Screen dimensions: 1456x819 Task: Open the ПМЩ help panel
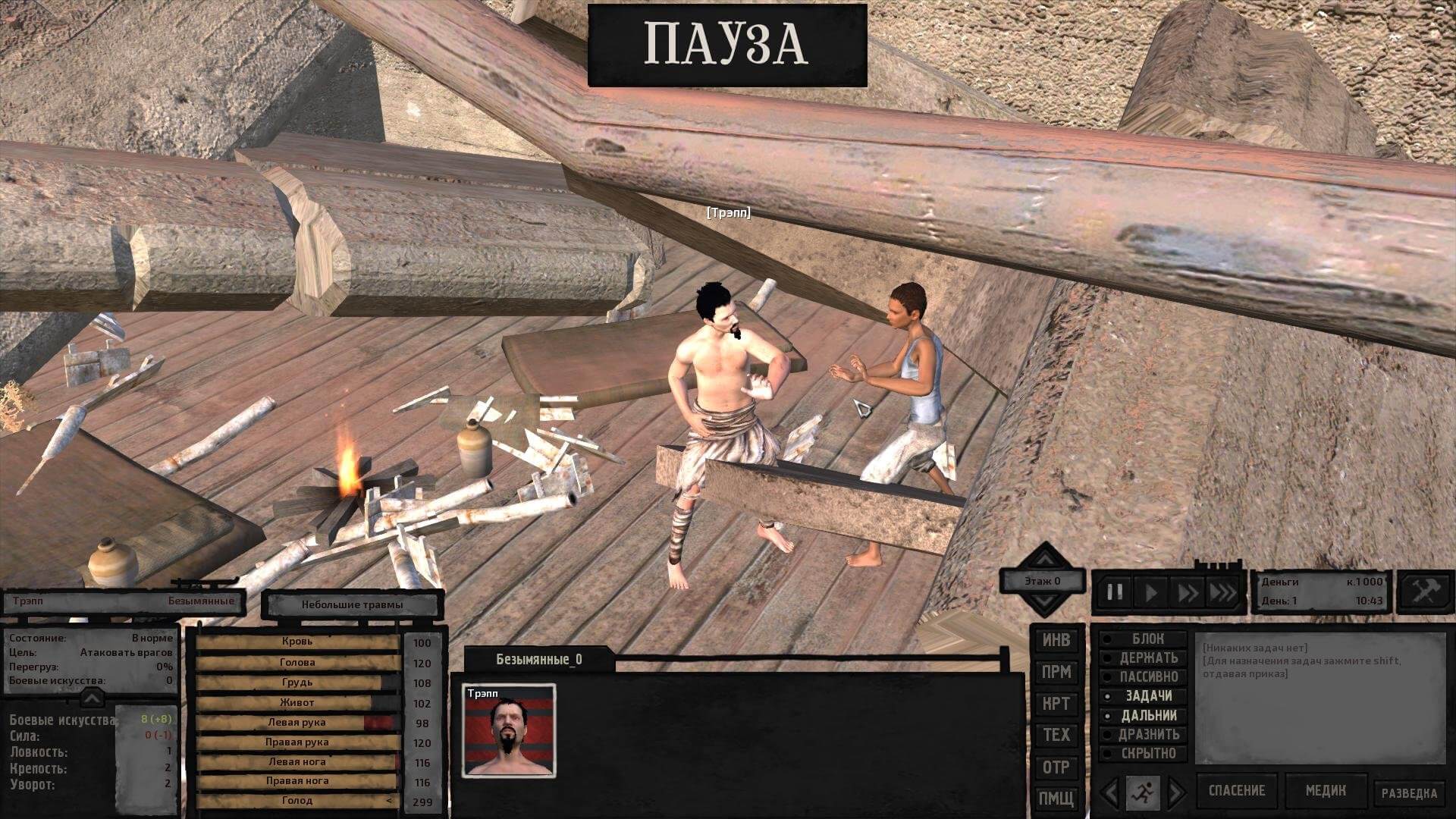click(x=1056, y=798)
